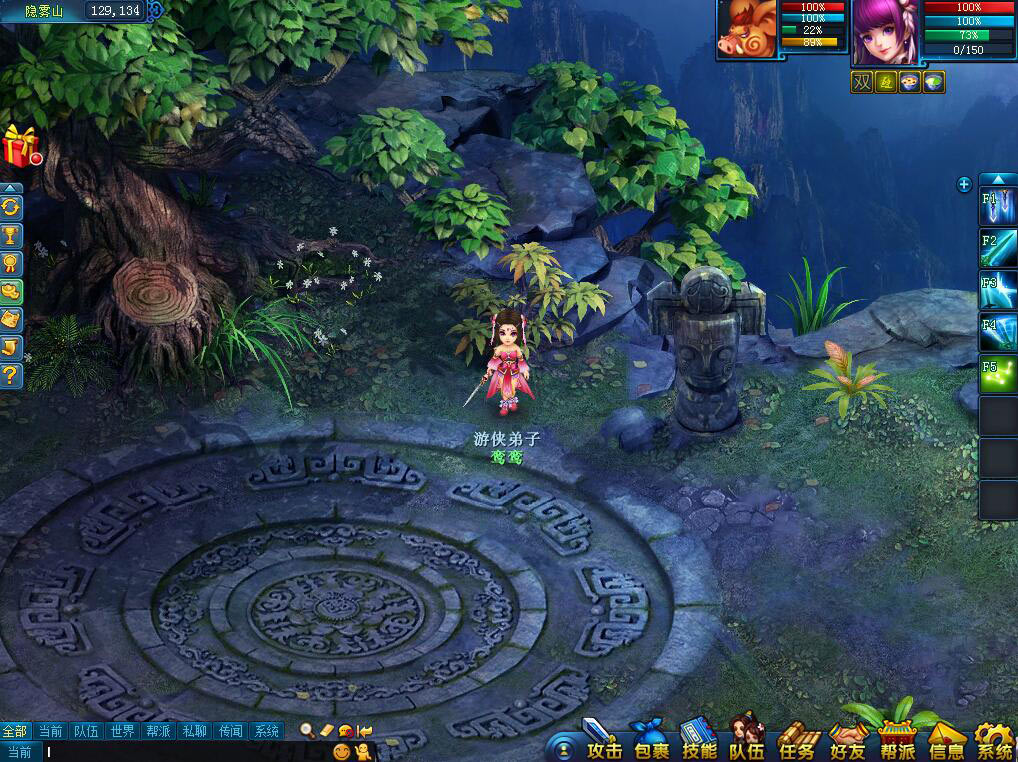Viewport: 1018px width, 762px height.
Task: Click the purple-haired character portrait
Action: tap(885, 32)
